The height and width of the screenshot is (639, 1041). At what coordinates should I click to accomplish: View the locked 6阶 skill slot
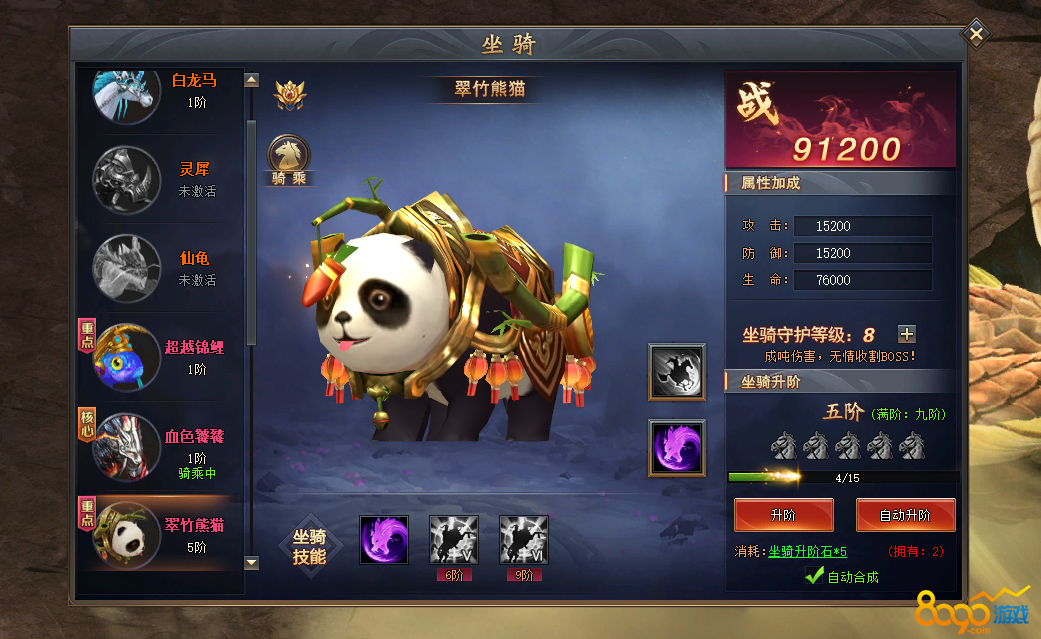(453, 541)
